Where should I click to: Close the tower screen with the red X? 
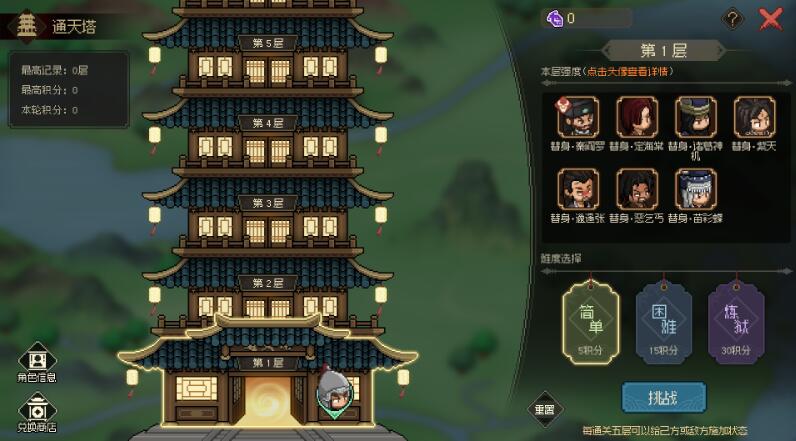point(770,18)
